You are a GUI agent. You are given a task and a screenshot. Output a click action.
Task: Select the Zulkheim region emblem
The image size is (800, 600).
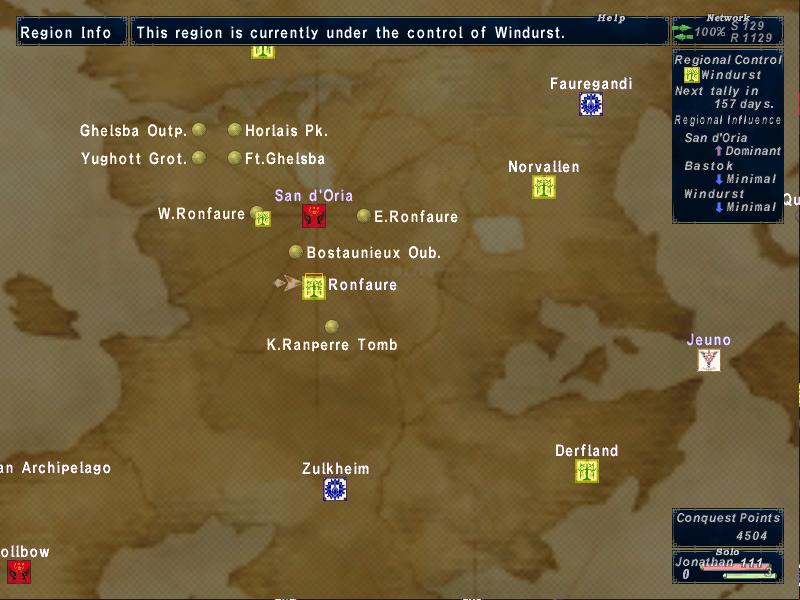click(335, 489)
